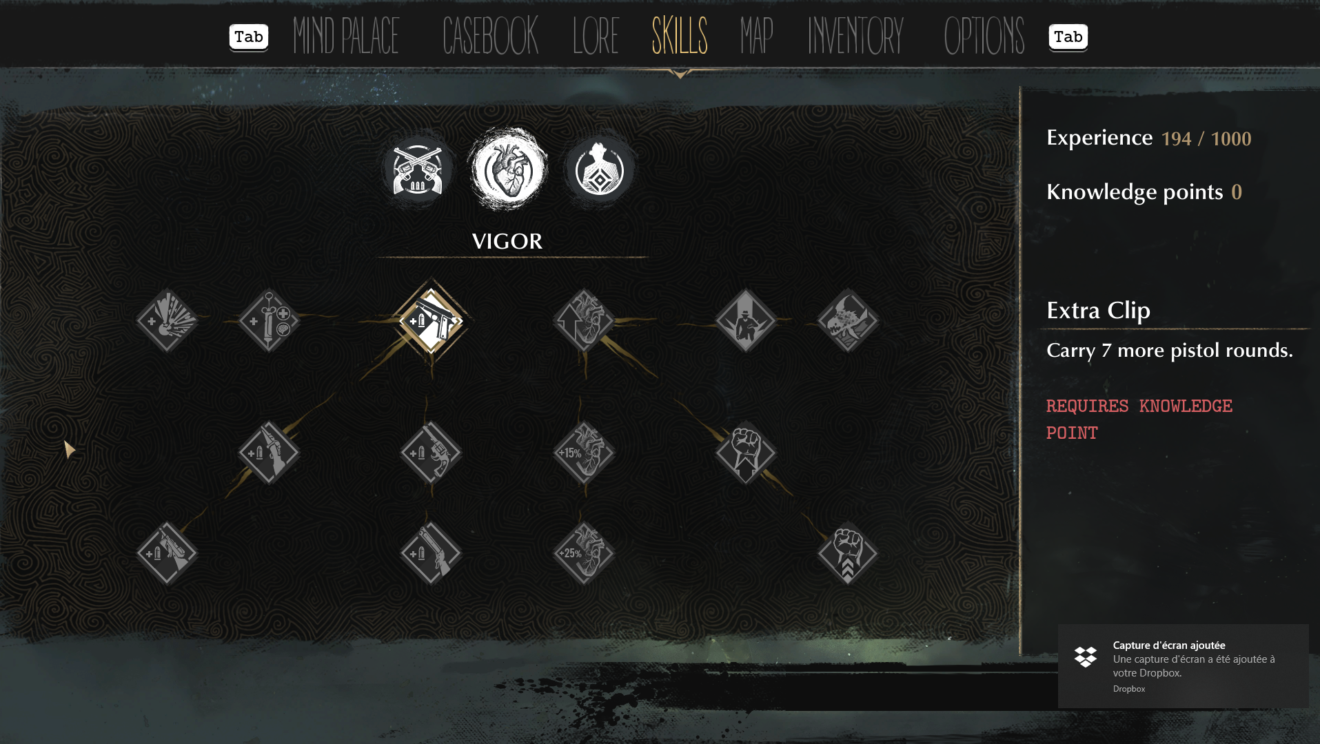The height and width of the screenshot is (744, 1320).
Task: Open the figure-with-diamond skill category
Action: [x=600, y=169]
